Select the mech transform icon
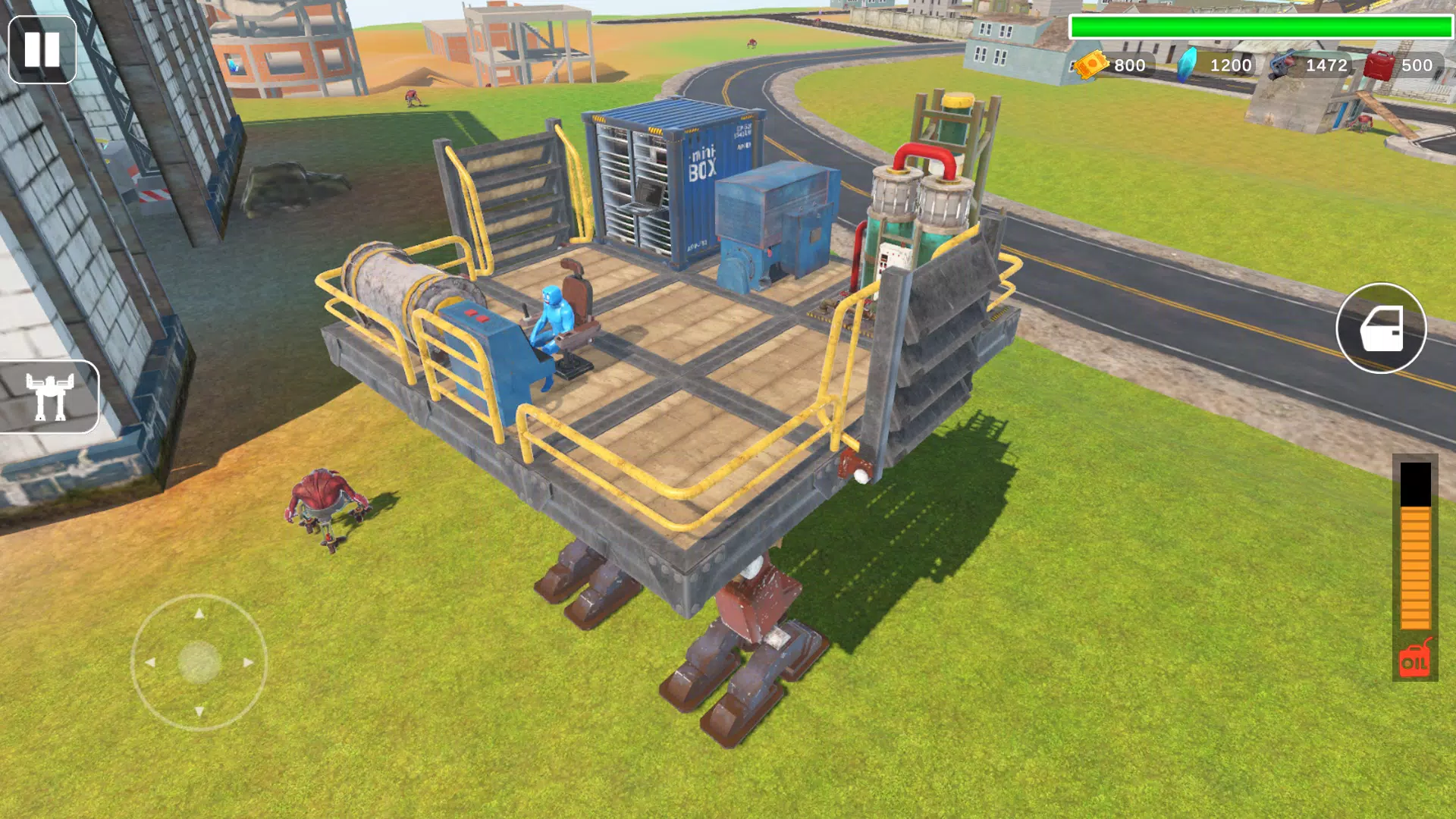This screenshot has width=1456, height=819. 49,398
